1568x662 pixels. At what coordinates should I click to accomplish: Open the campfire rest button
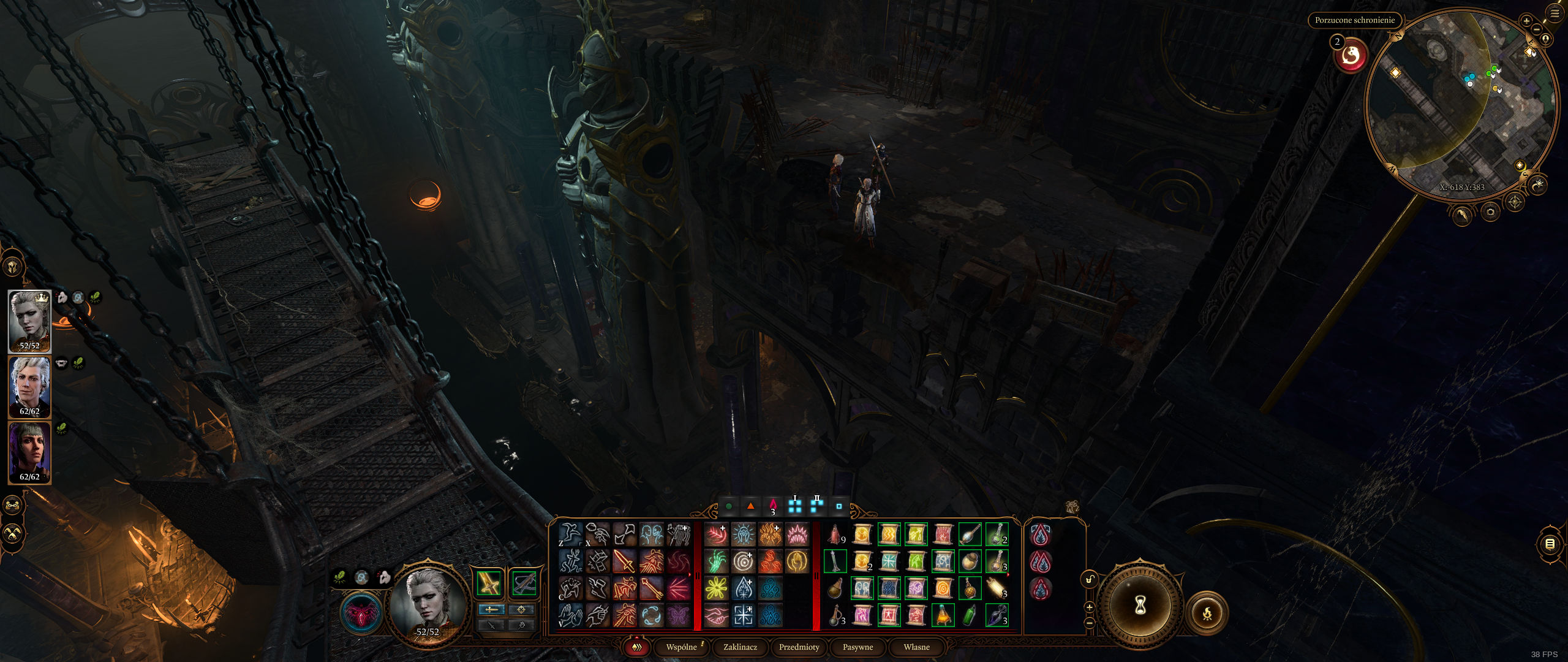[1207, 612]
